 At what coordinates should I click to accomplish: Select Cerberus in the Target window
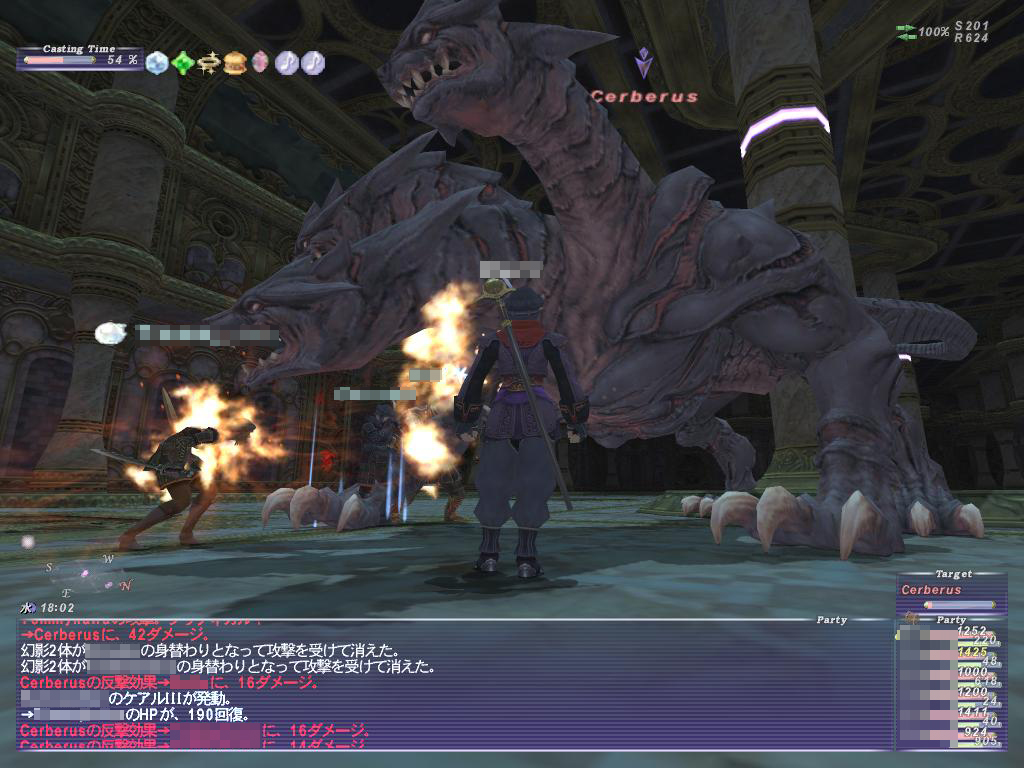(947, 590)
